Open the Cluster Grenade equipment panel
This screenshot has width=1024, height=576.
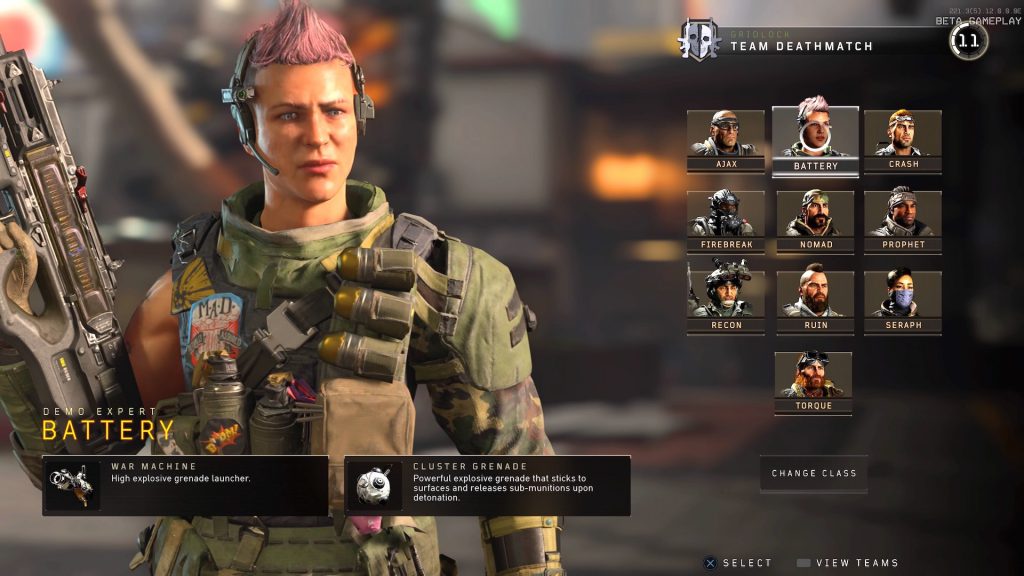click(487, 485)
